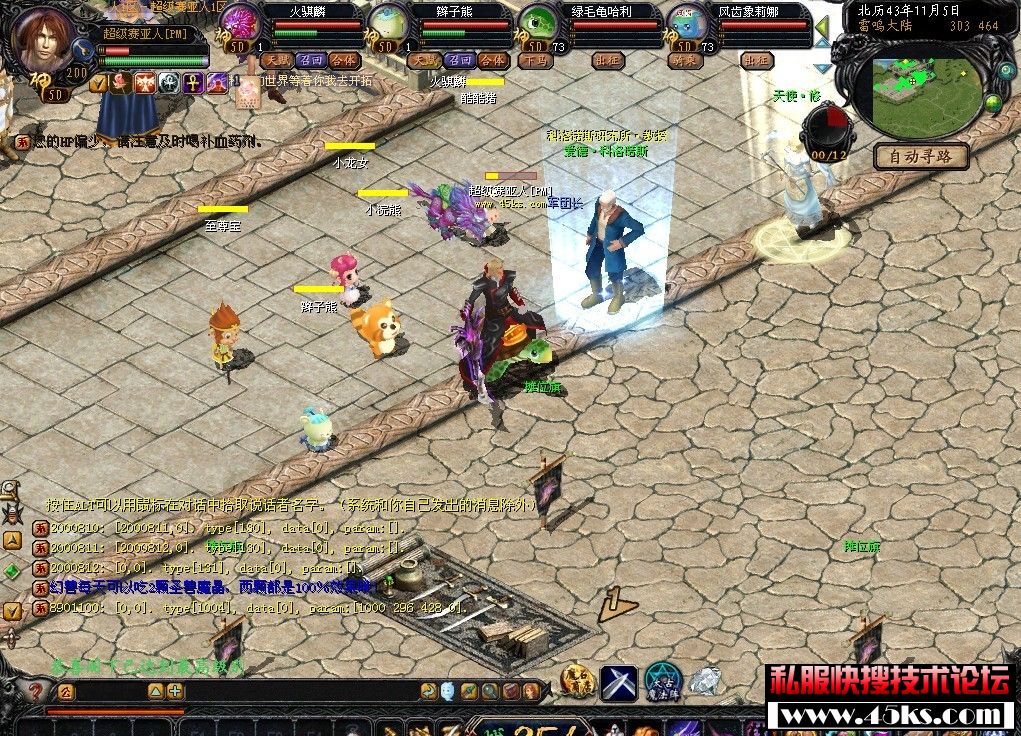Image resolution: width=1021 pixels, height=736 pixels.
Task: Open the red question mark help button
Action: point(36,691)
